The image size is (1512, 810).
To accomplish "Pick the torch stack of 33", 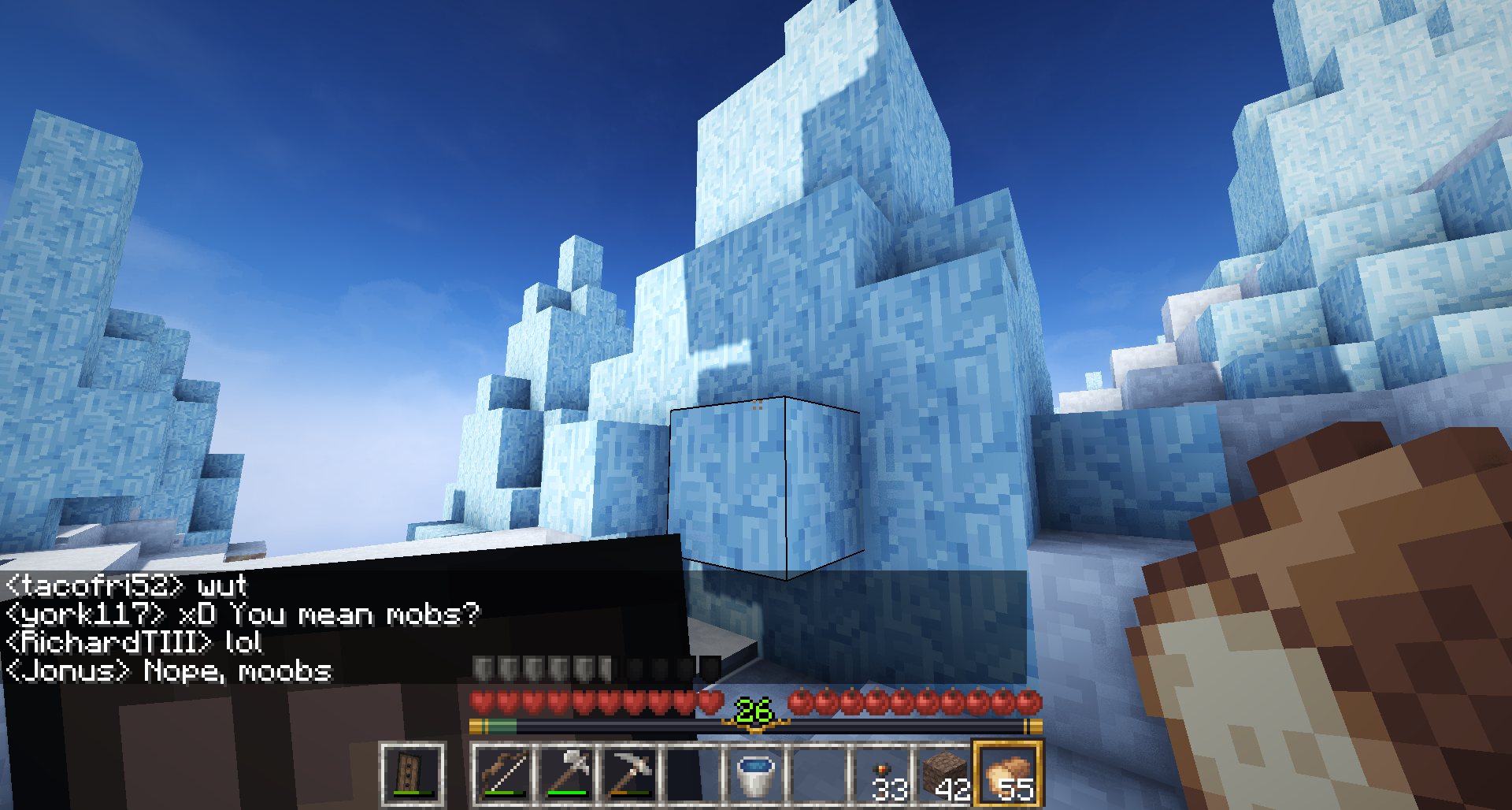I will [884, 774].
